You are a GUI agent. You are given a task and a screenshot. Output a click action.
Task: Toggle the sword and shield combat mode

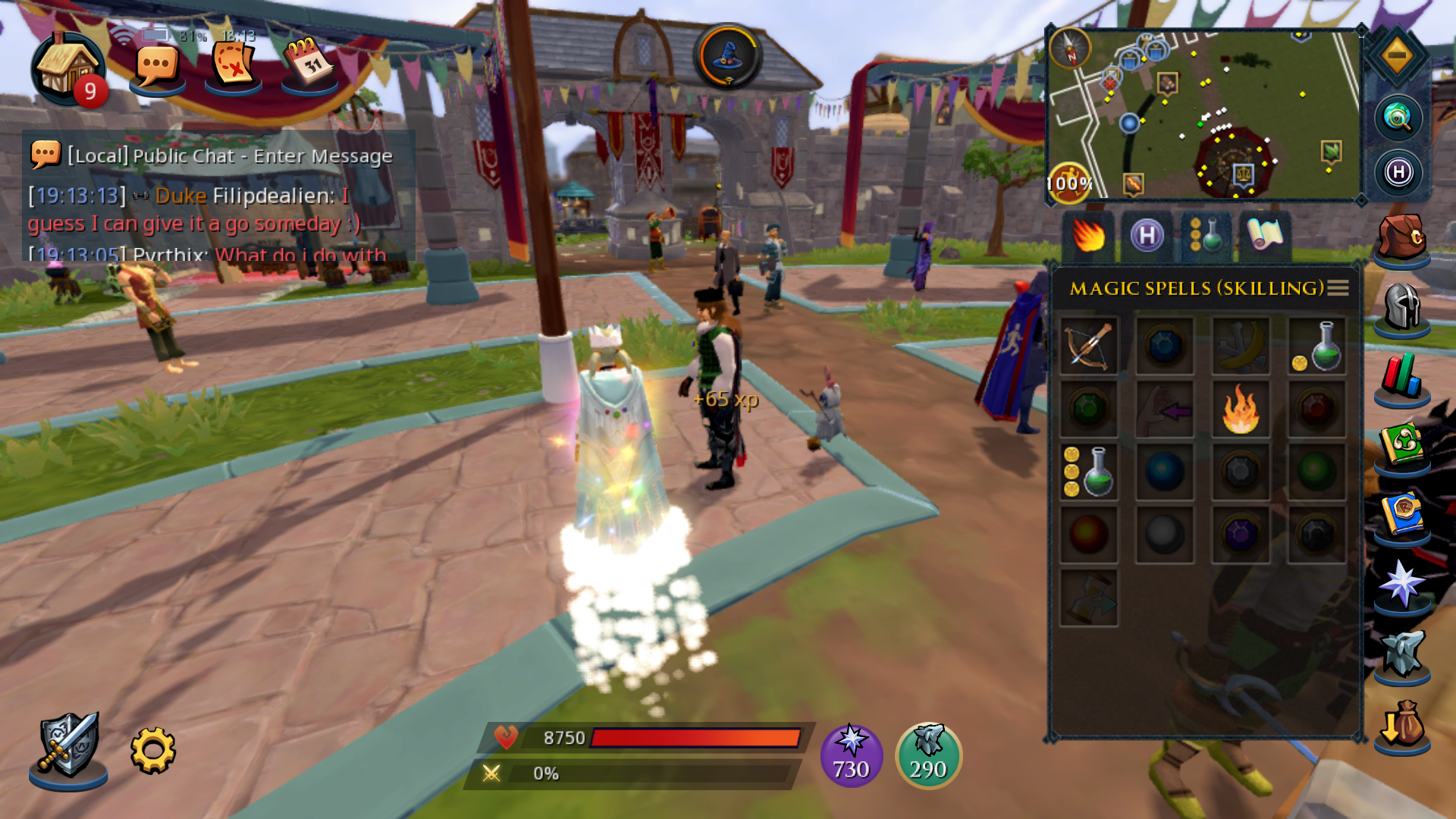click(x=68, y=748)
